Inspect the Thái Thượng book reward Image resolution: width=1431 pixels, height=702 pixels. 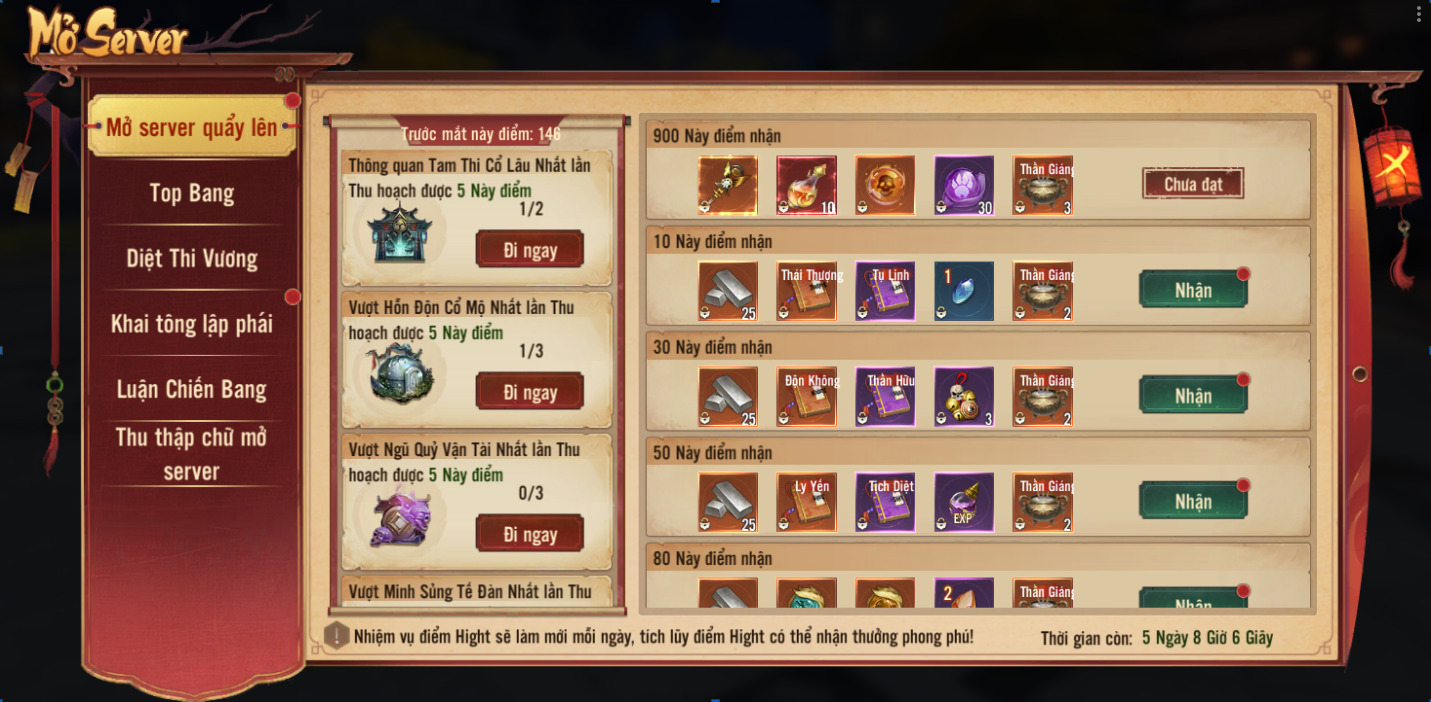point(807,291)
